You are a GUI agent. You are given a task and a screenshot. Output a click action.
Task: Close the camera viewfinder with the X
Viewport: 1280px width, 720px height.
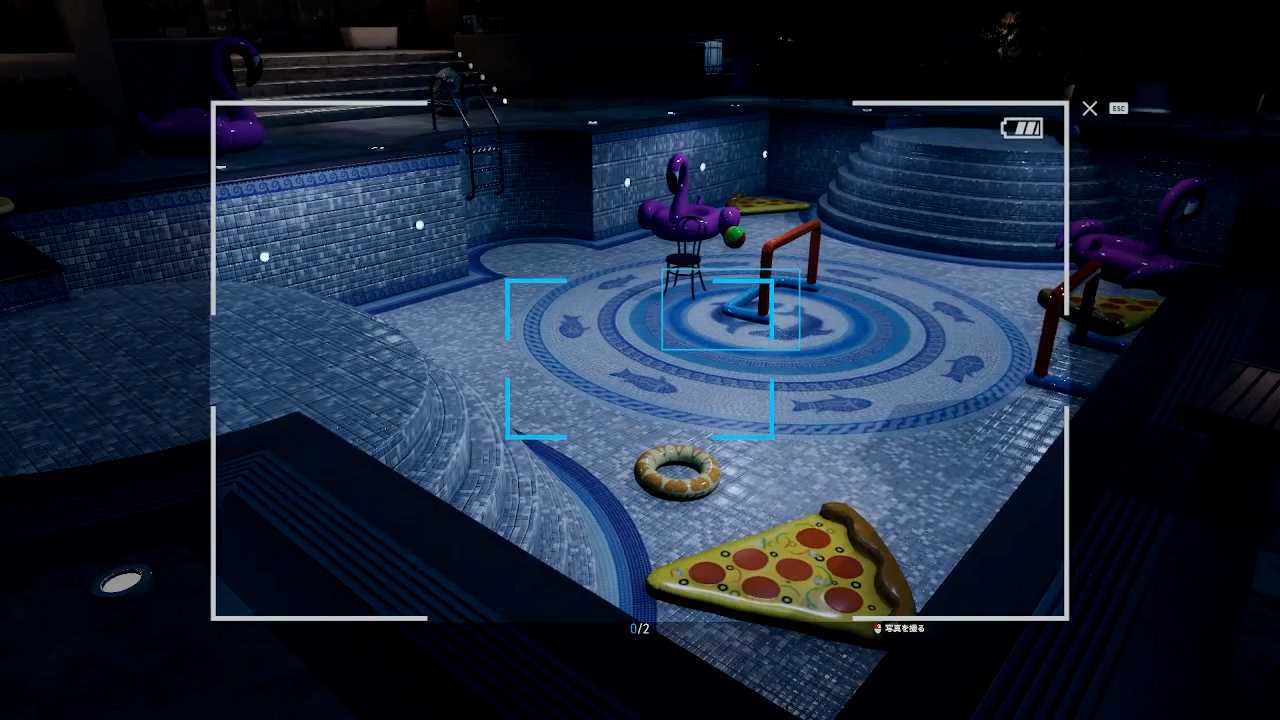(1090, 108)
